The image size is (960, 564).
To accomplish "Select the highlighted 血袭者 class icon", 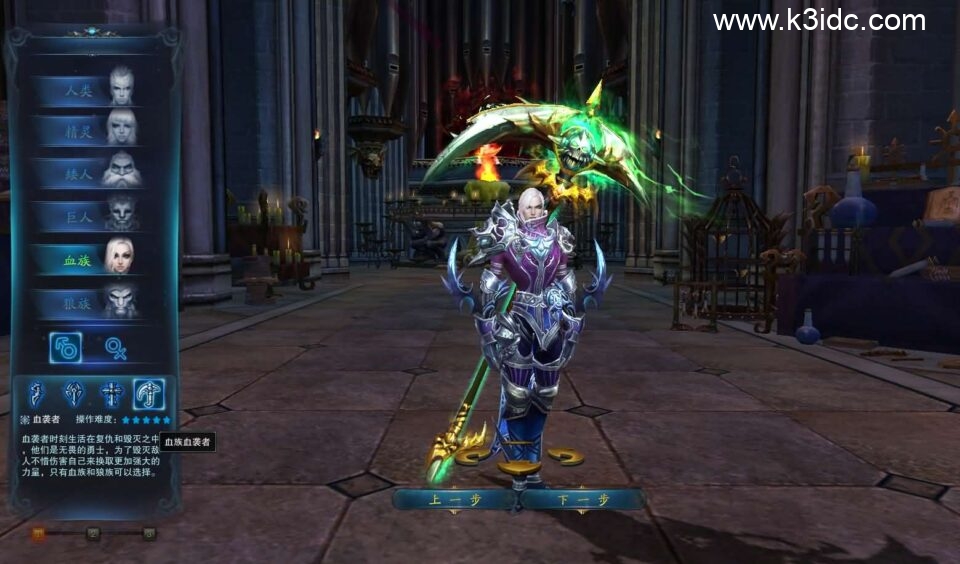I will [x=149, y=393].
